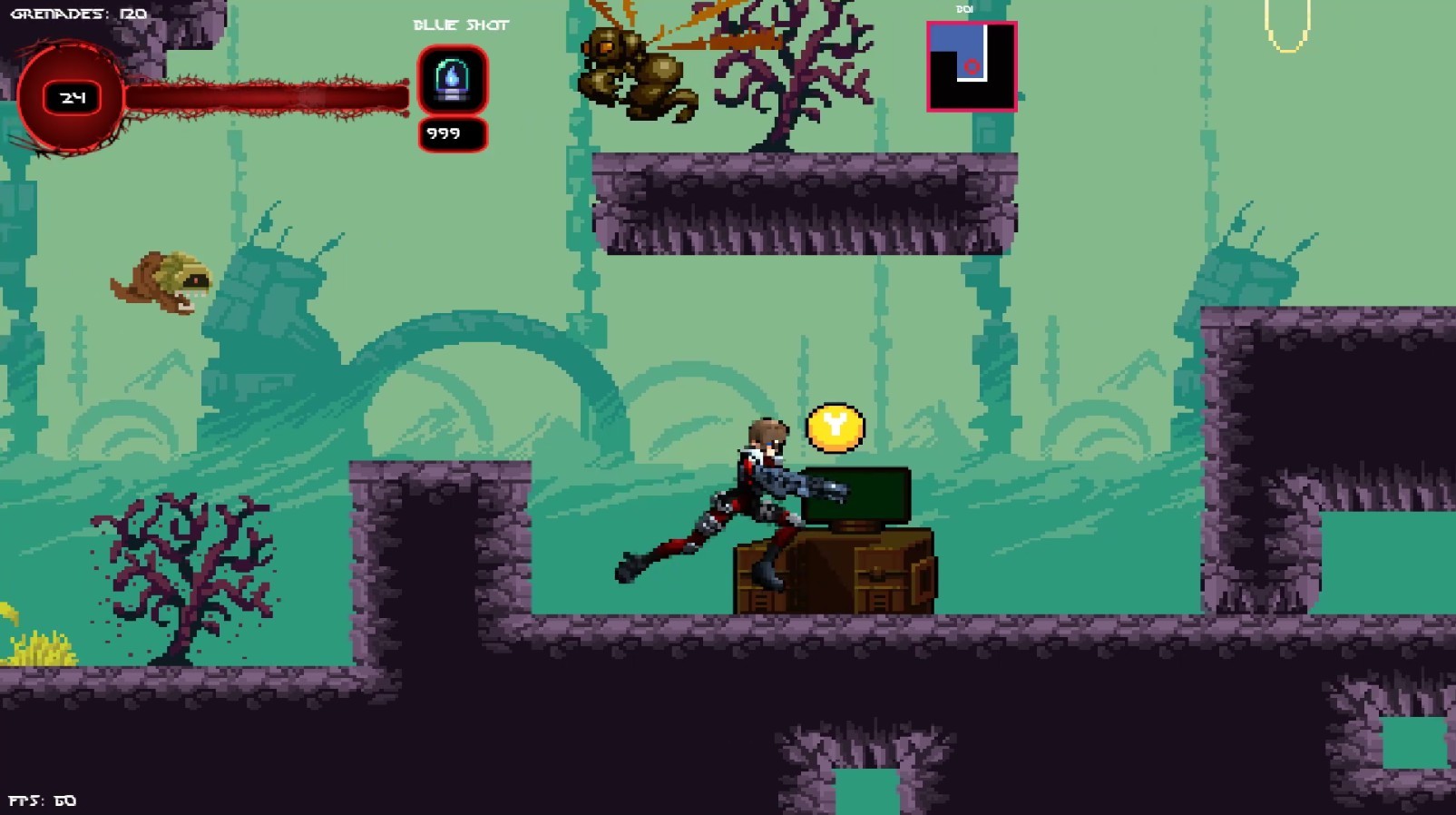
Task: Click the player's red dot on the minimap
Action: pyautogui.click(x=972, y=66)
